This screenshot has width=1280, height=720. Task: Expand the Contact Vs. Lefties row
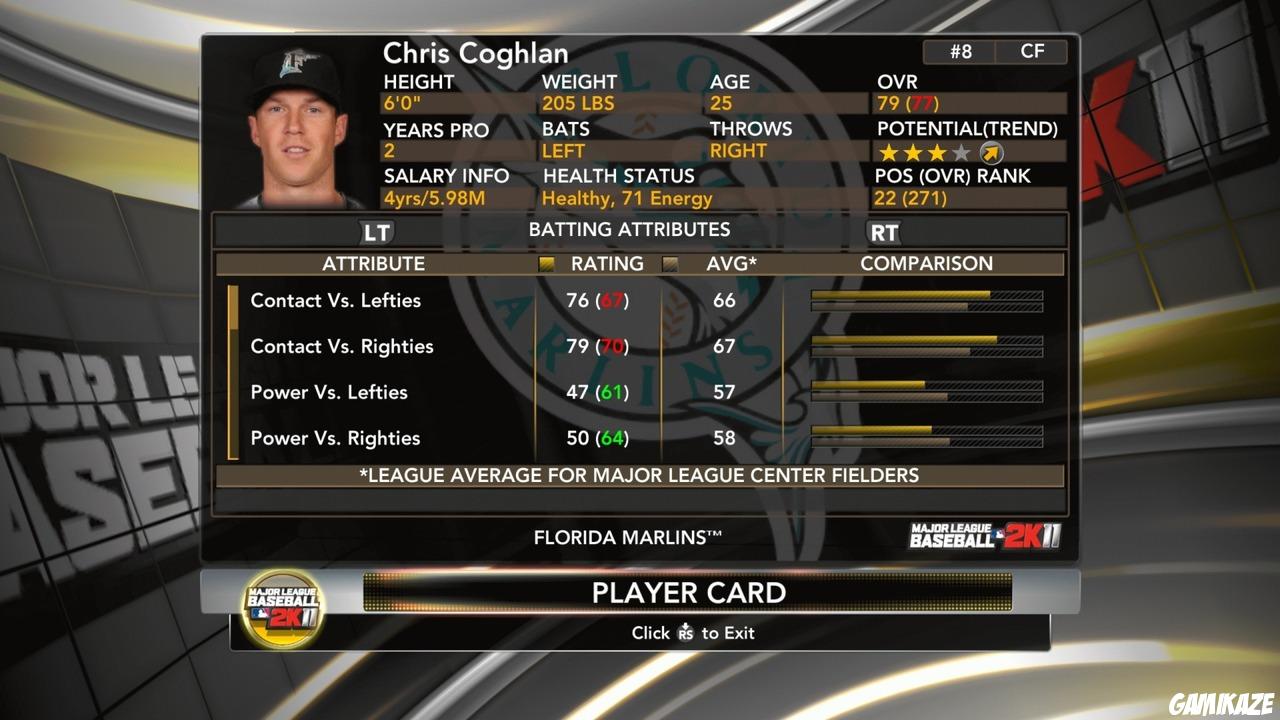pyautogui.click(x=335, y=300)
